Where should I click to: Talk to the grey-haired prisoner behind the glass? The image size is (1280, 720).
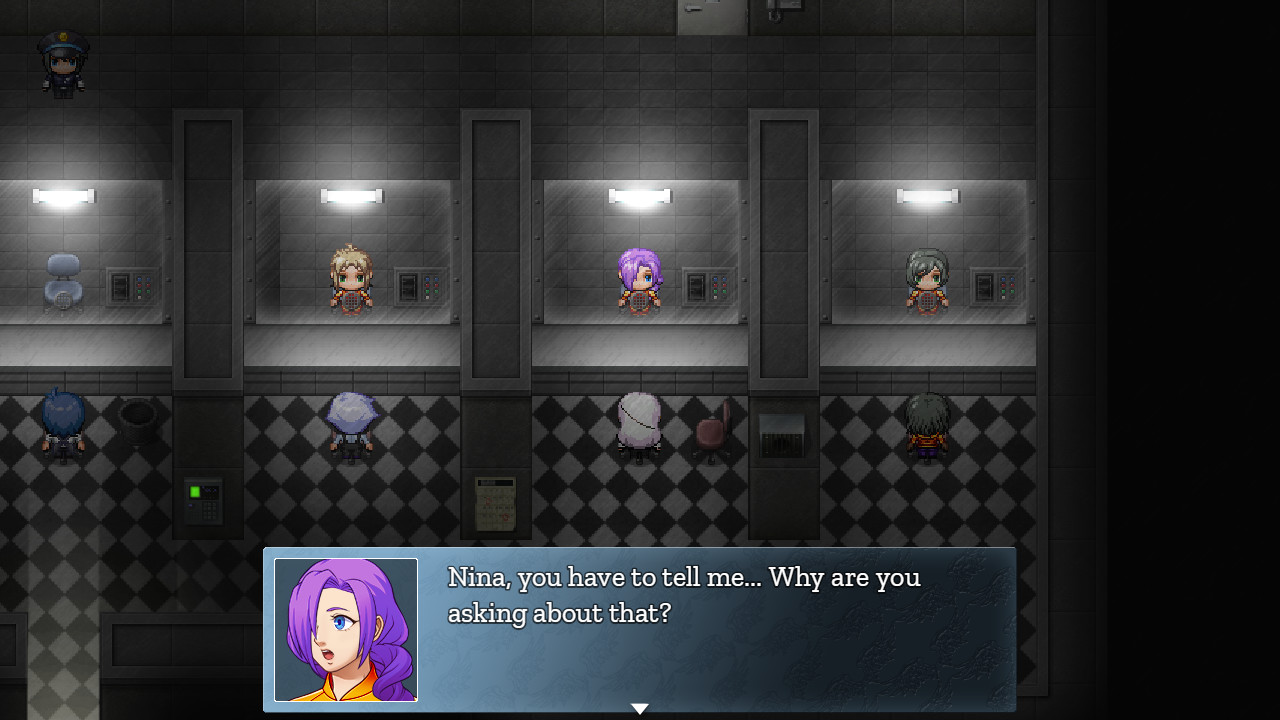point(928,278)
